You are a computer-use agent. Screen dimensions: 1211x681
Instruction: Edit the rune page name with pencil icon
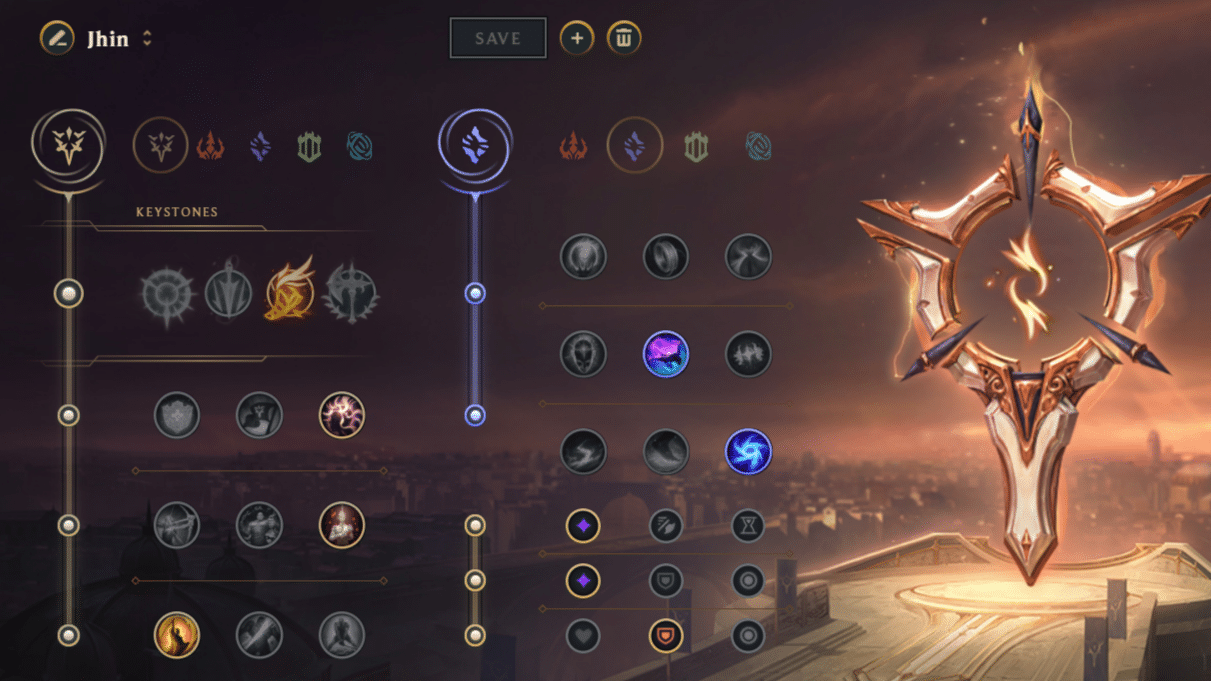pyautogui.click(x=57, y=38)
